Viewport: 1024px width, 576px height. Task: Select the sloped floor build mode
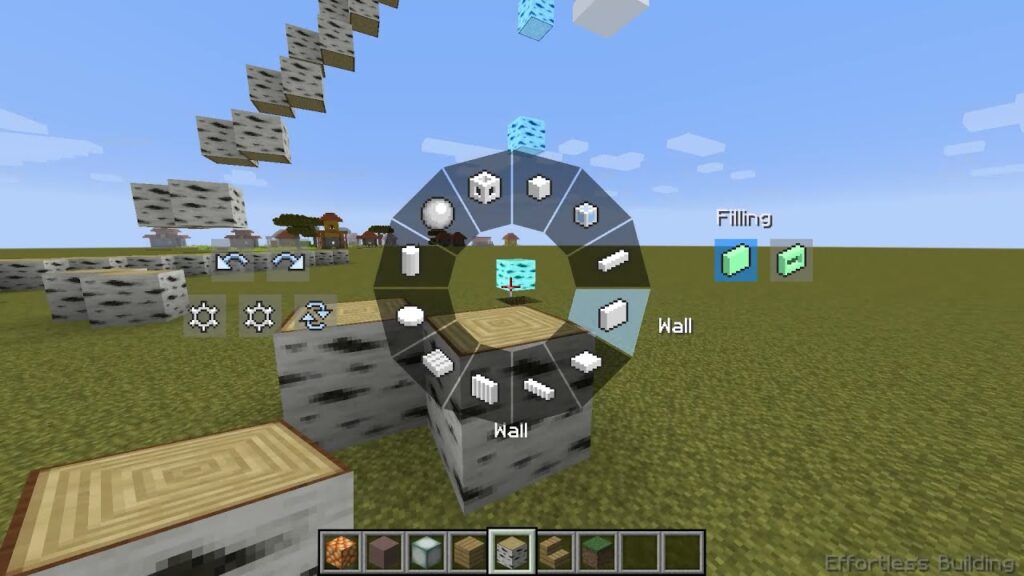[437, 360]
